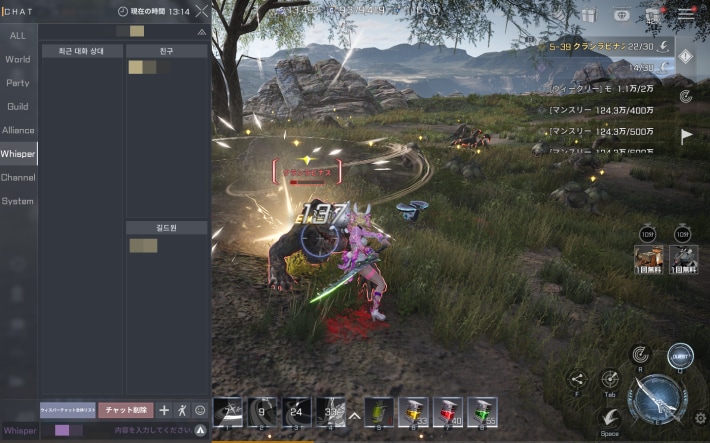Close the chat window
710x443 pixels.
click(x=202, y=11)
